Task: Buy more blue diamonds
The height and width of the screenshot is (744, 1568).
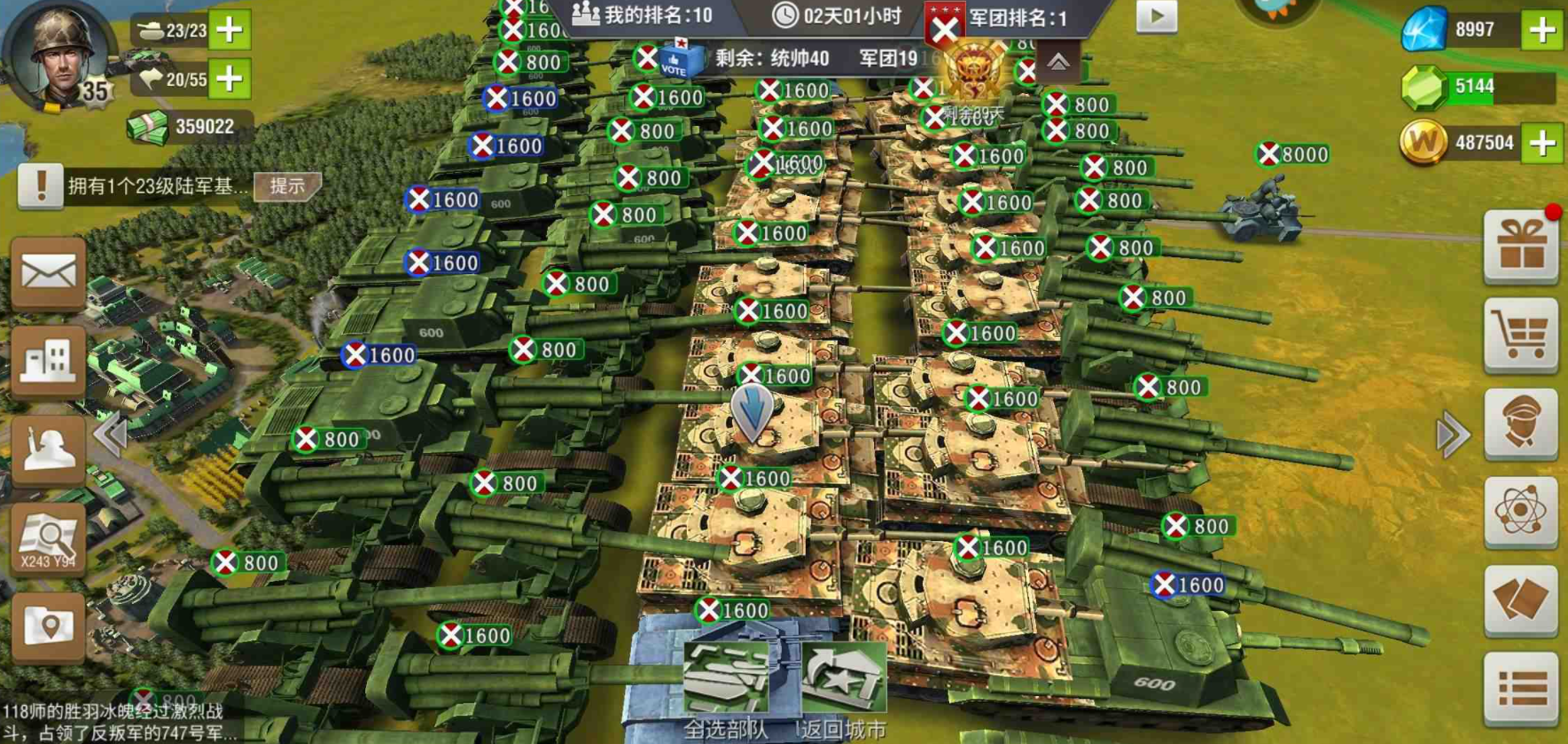Action: (x=1542, y=30)
